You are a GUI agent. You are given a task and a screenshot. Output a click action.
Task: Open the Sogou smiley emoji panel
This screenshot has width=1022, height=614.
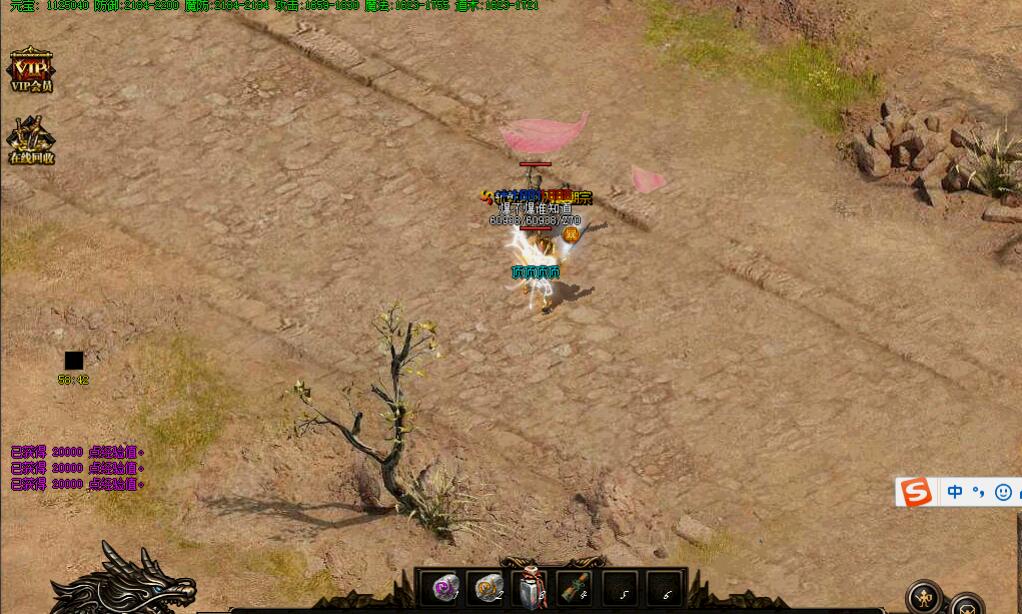click(x=1003, y=492)
